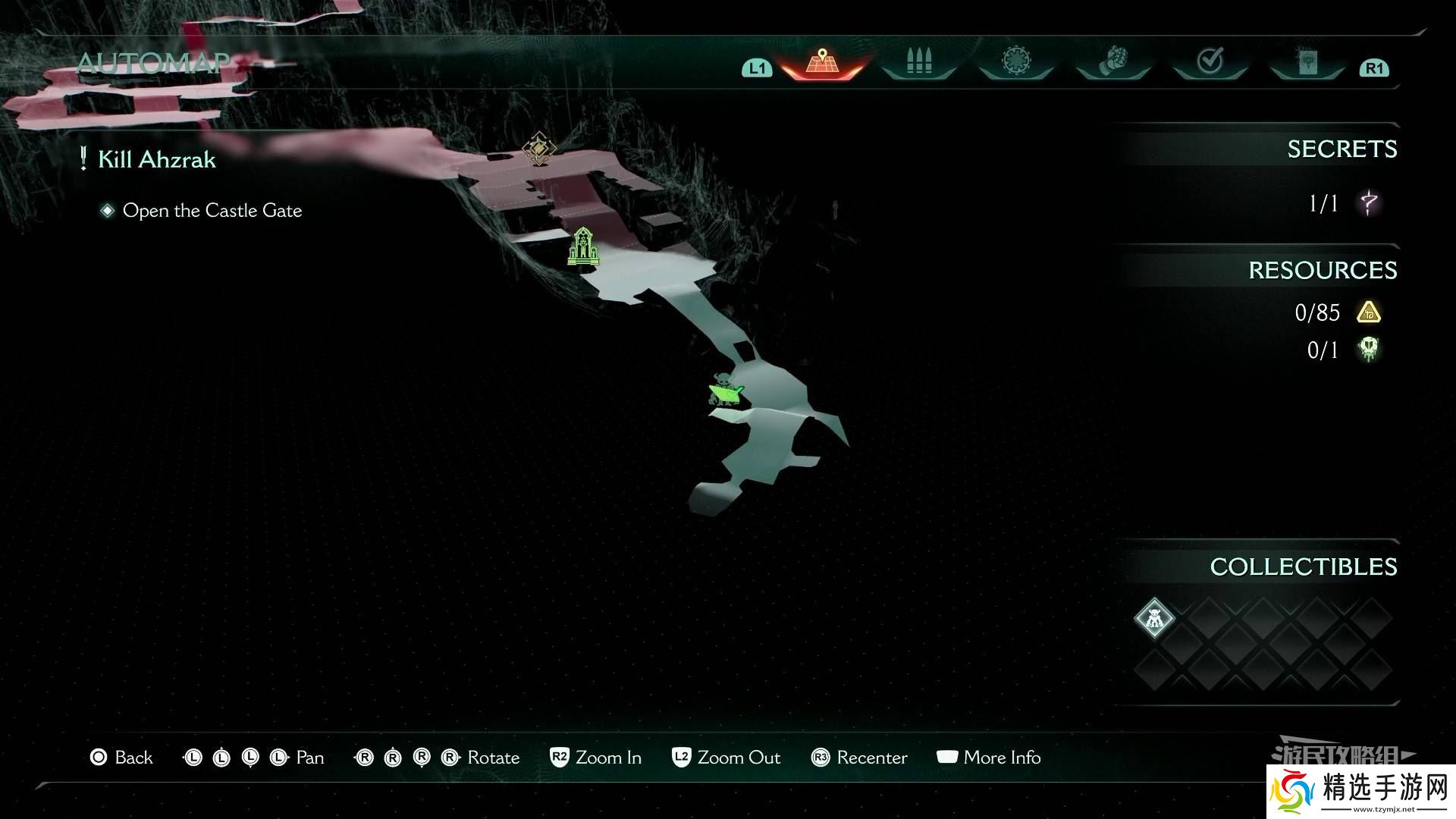Open More Info from the bottom bar
1456x819 pixels.
[x=988, y=757]
